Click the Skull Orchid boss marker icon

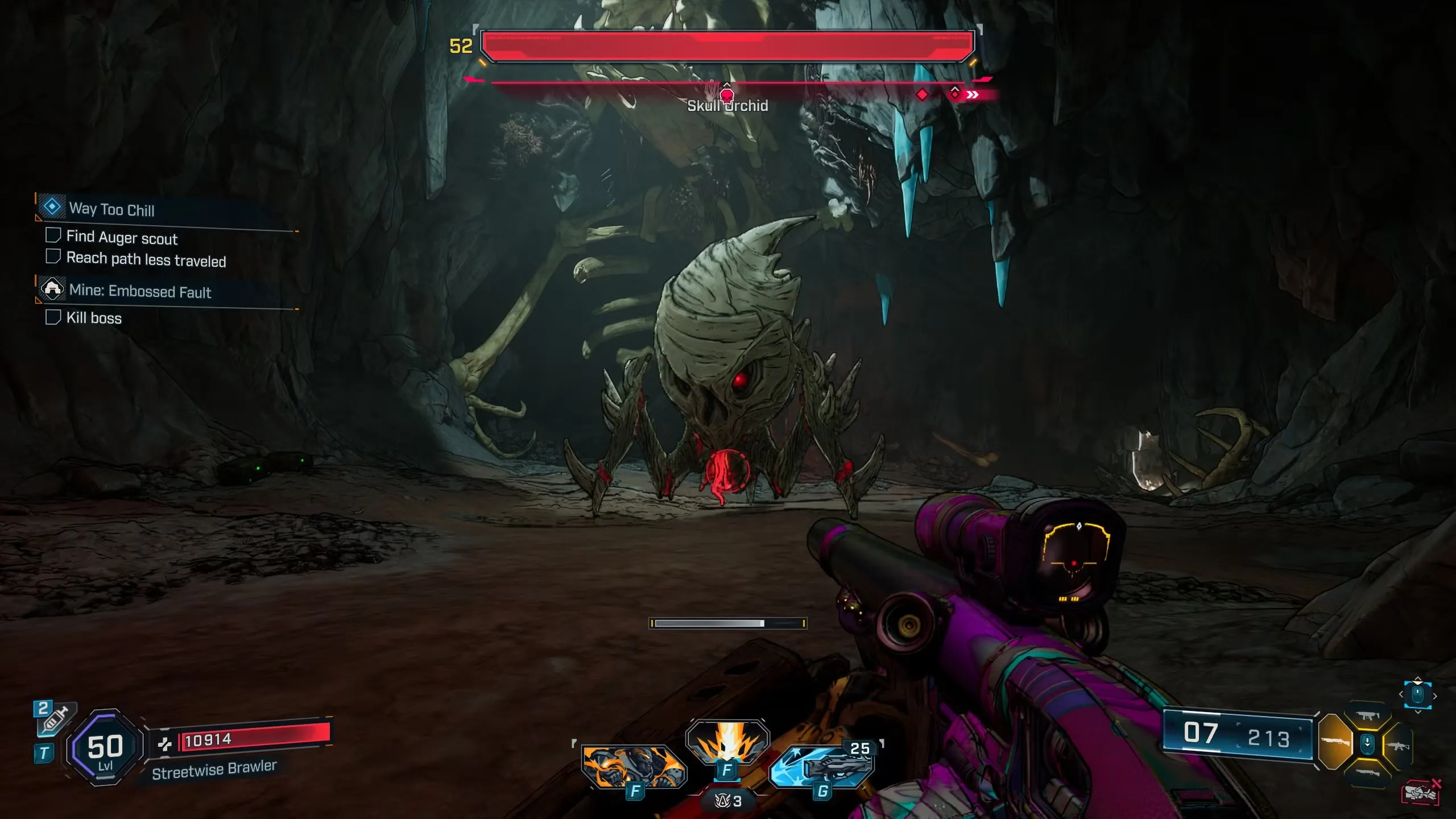[727, 94]
